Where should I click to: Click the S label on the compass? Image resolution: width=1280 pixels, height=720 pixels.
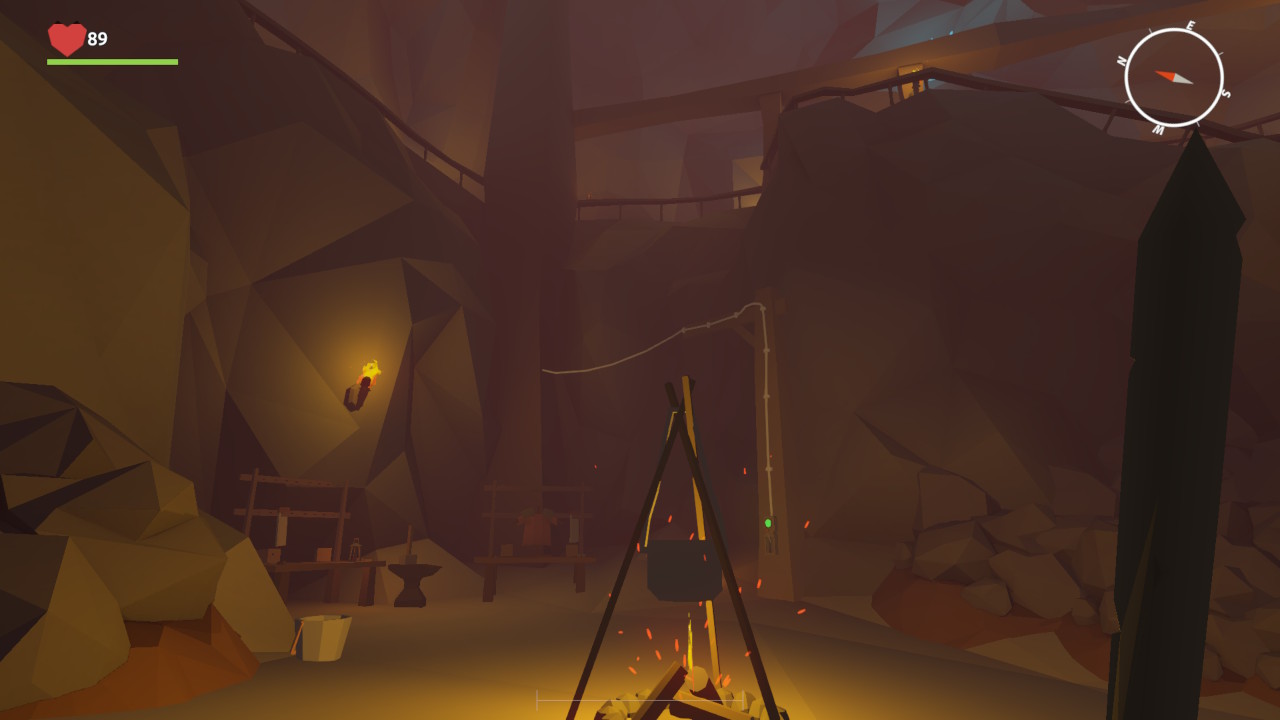pos(1225,92)
